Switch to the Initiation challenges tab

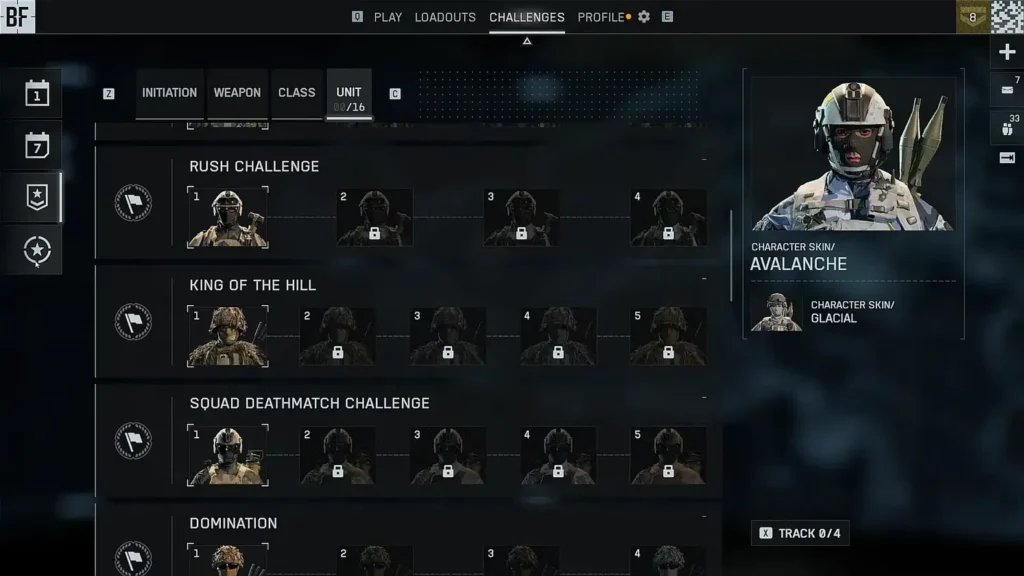(169, 93)
